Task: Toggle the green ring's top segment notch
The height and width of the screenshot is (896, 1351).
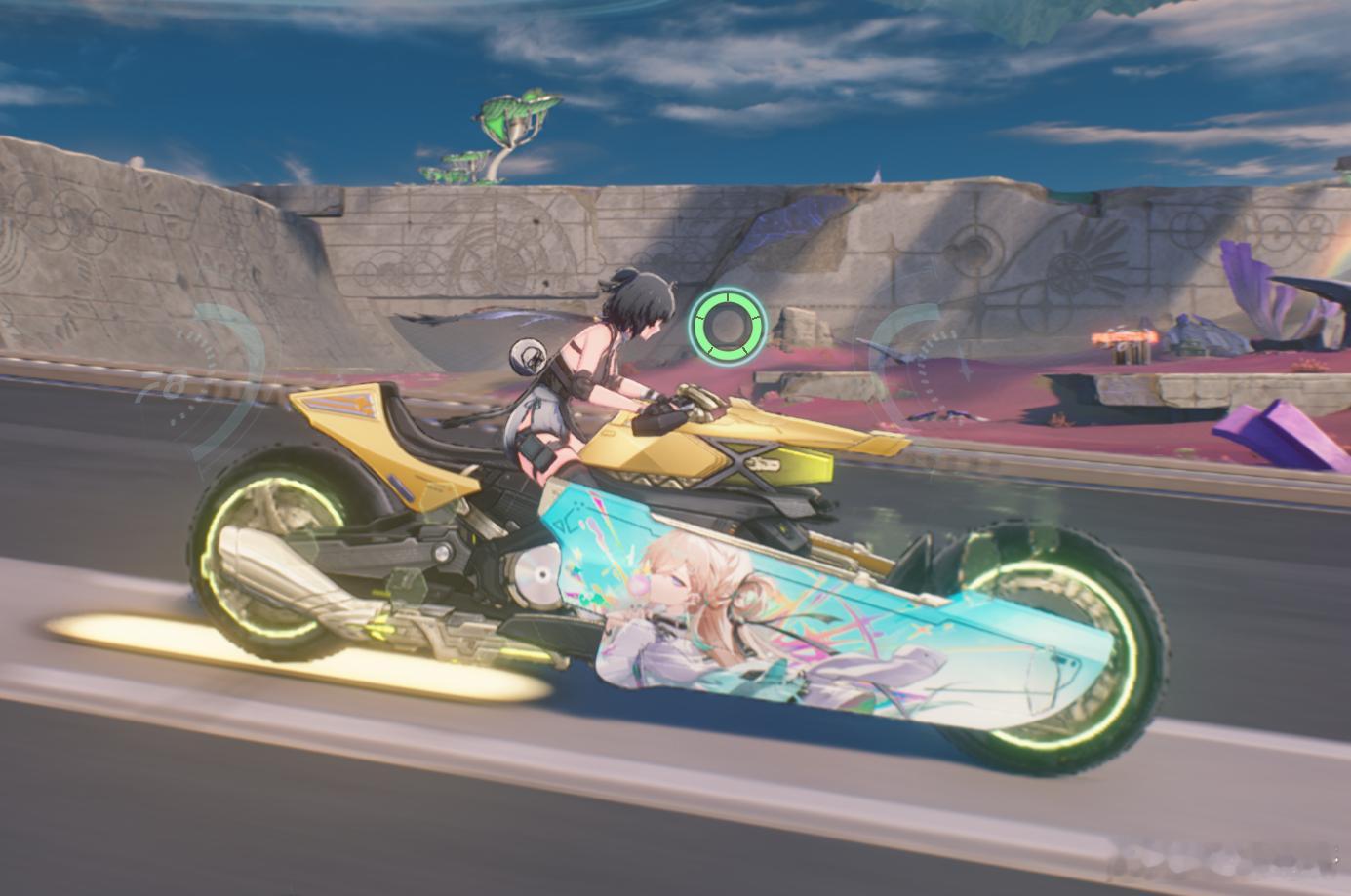Action: tap(727, 295)
